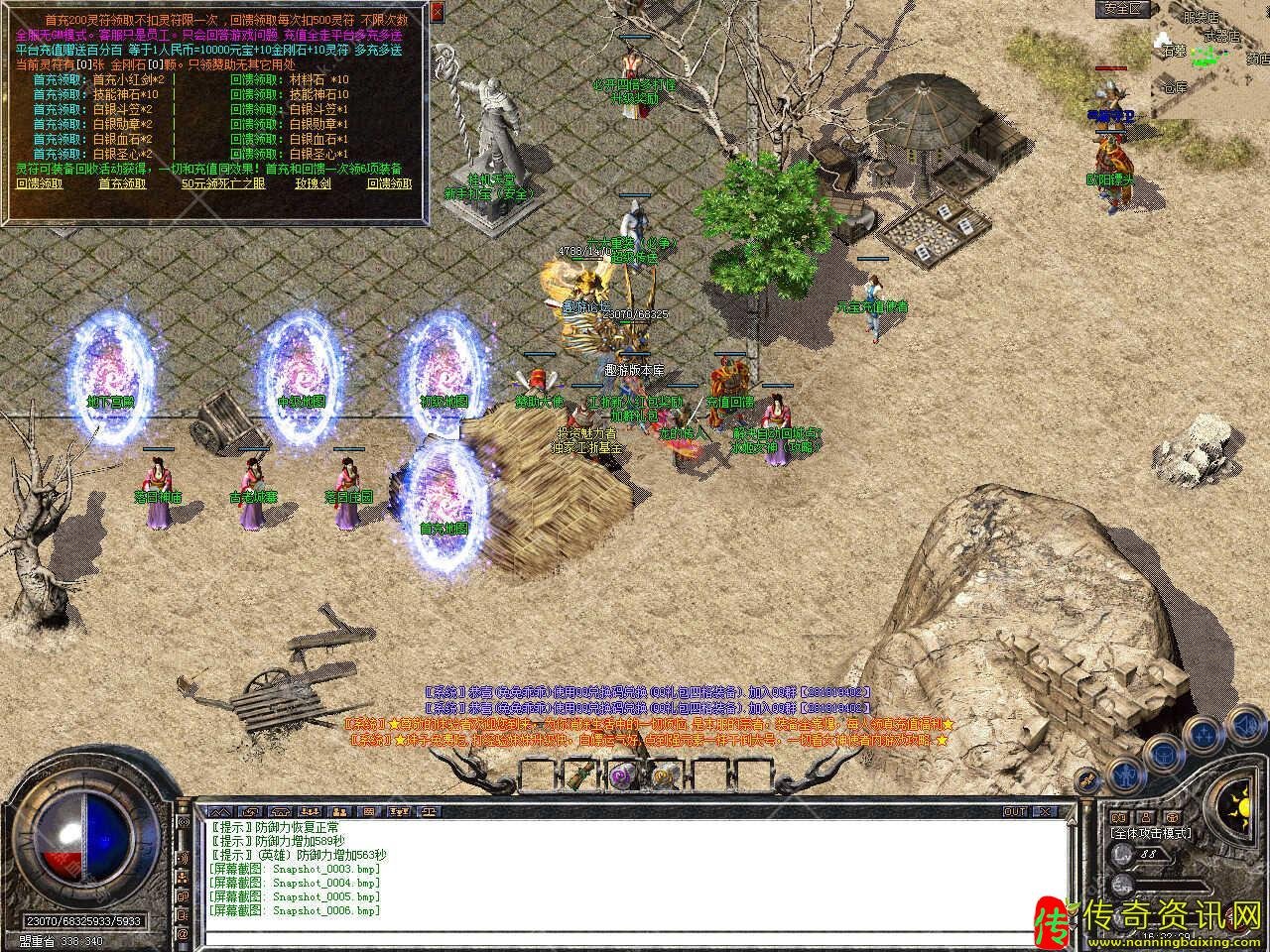The image size is (1270, 952).
Task: Click the person icon above attack mode text
Action: (x=1144, y=817)
